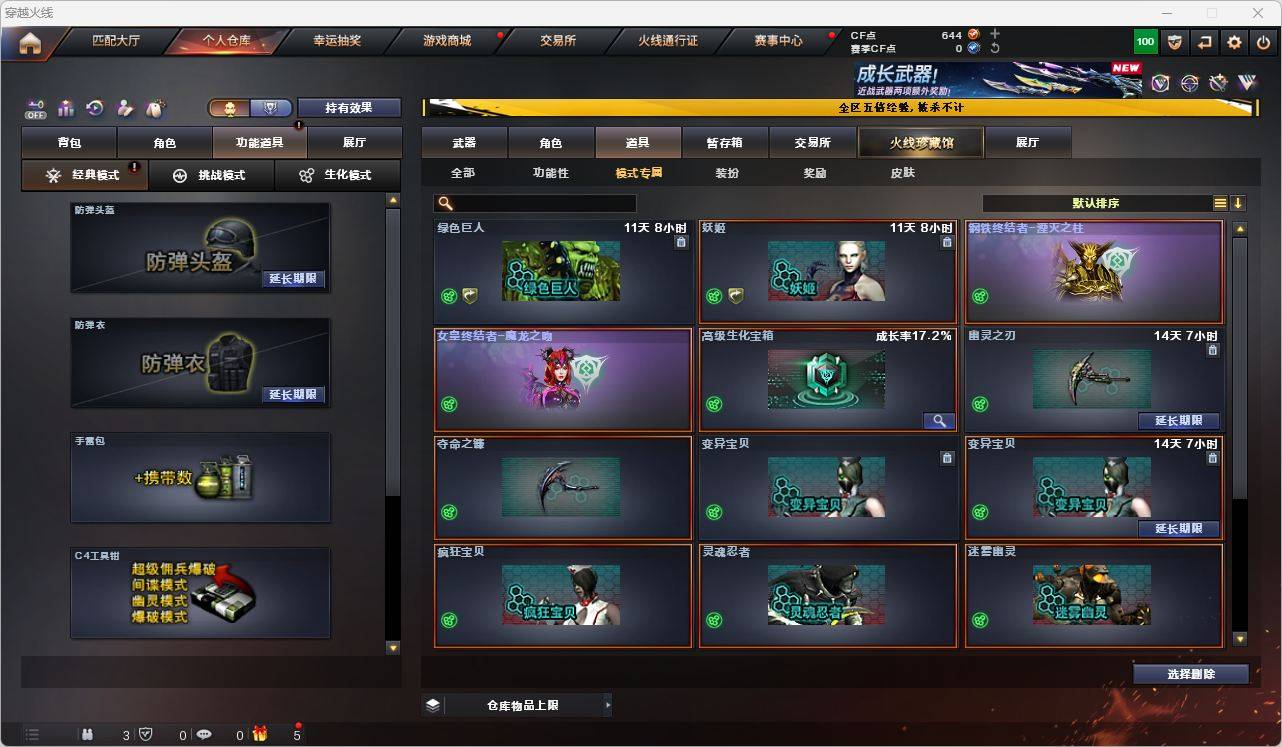
Task: Toggle the OFF key switch at top left
Action: (34, 108)
